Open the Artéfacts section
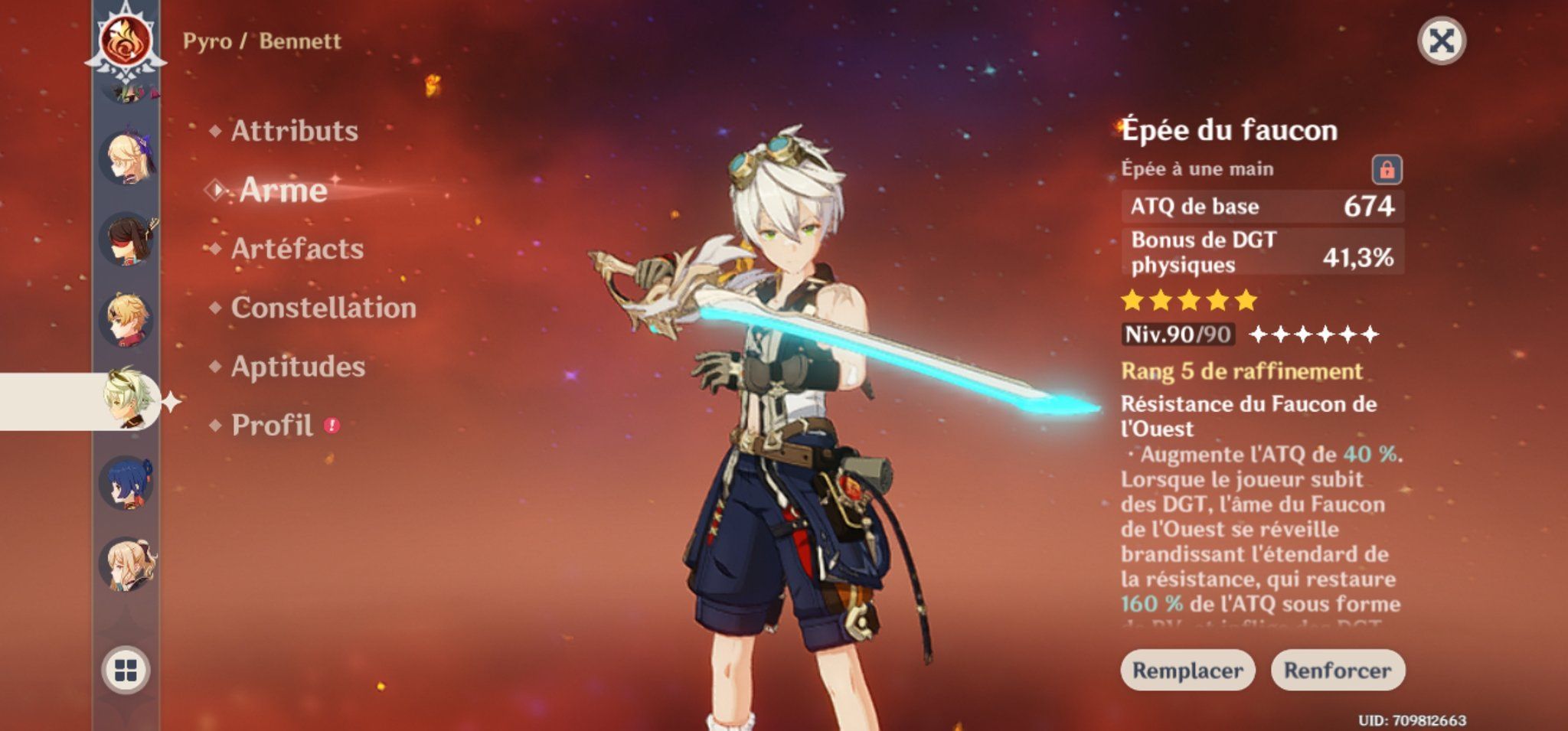This screenshot has height=731, width=1568. 297,249
